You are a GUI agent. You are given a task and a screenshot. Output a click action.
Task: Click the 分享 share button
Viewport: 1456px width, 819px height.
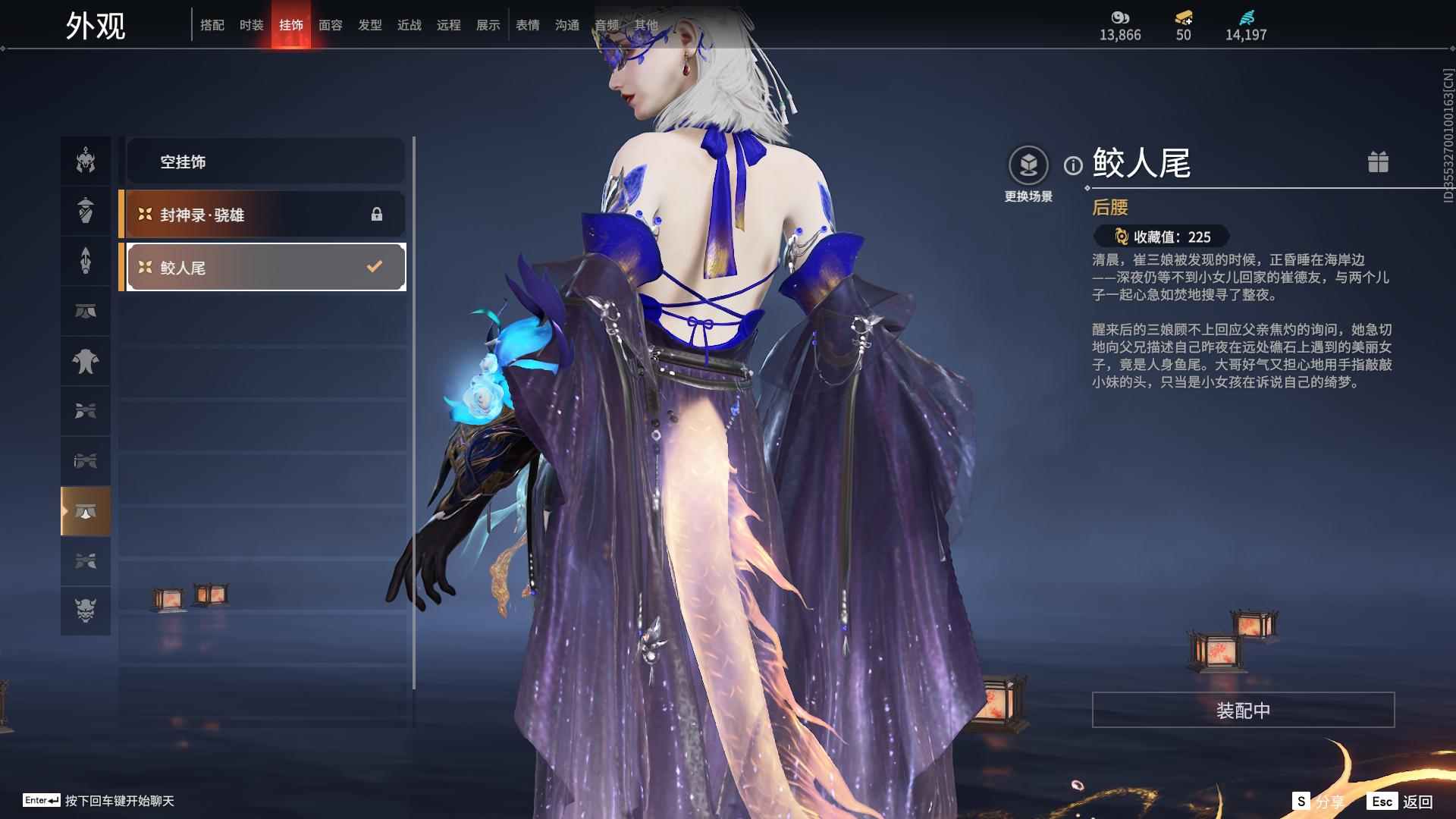pos(1319,801)
